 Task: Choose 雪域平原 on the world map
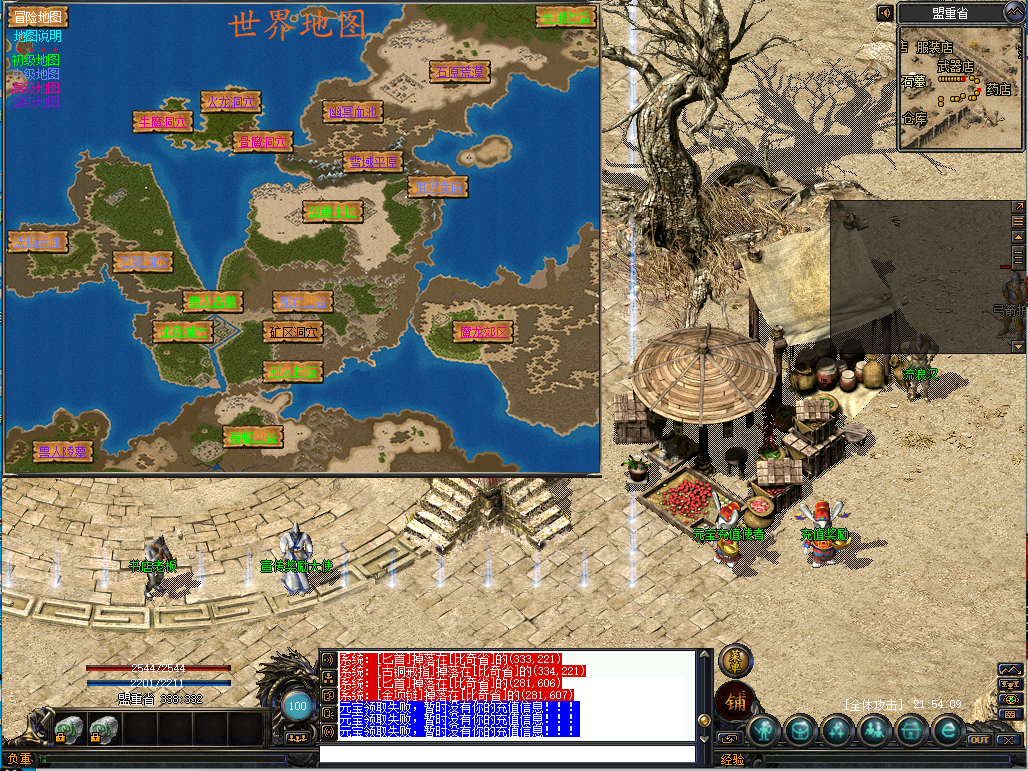pyautogui.click(x=373, y=162)
